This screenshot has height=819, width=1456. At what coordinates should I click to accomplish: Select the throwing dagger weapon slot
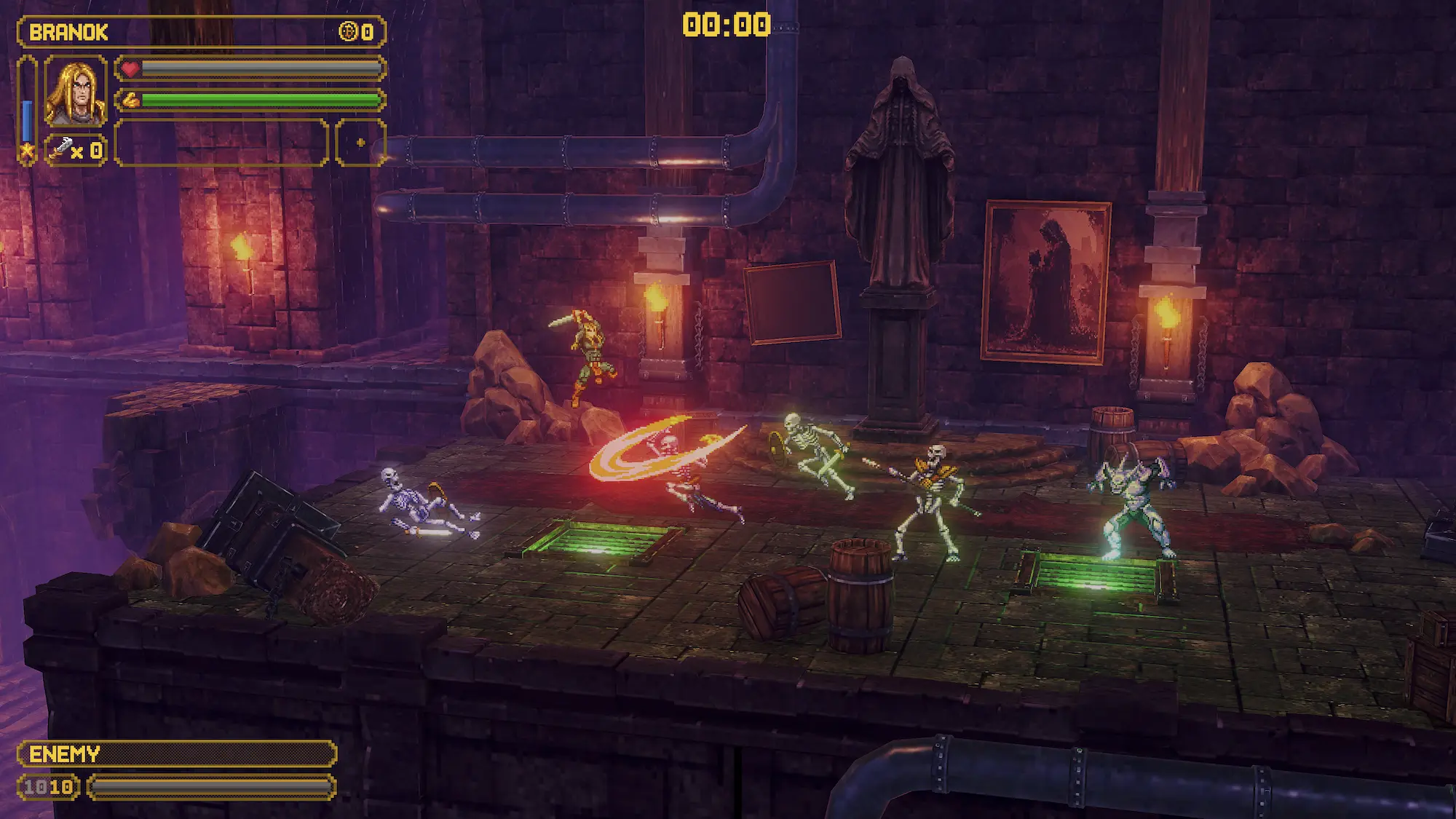click(76, 151)
